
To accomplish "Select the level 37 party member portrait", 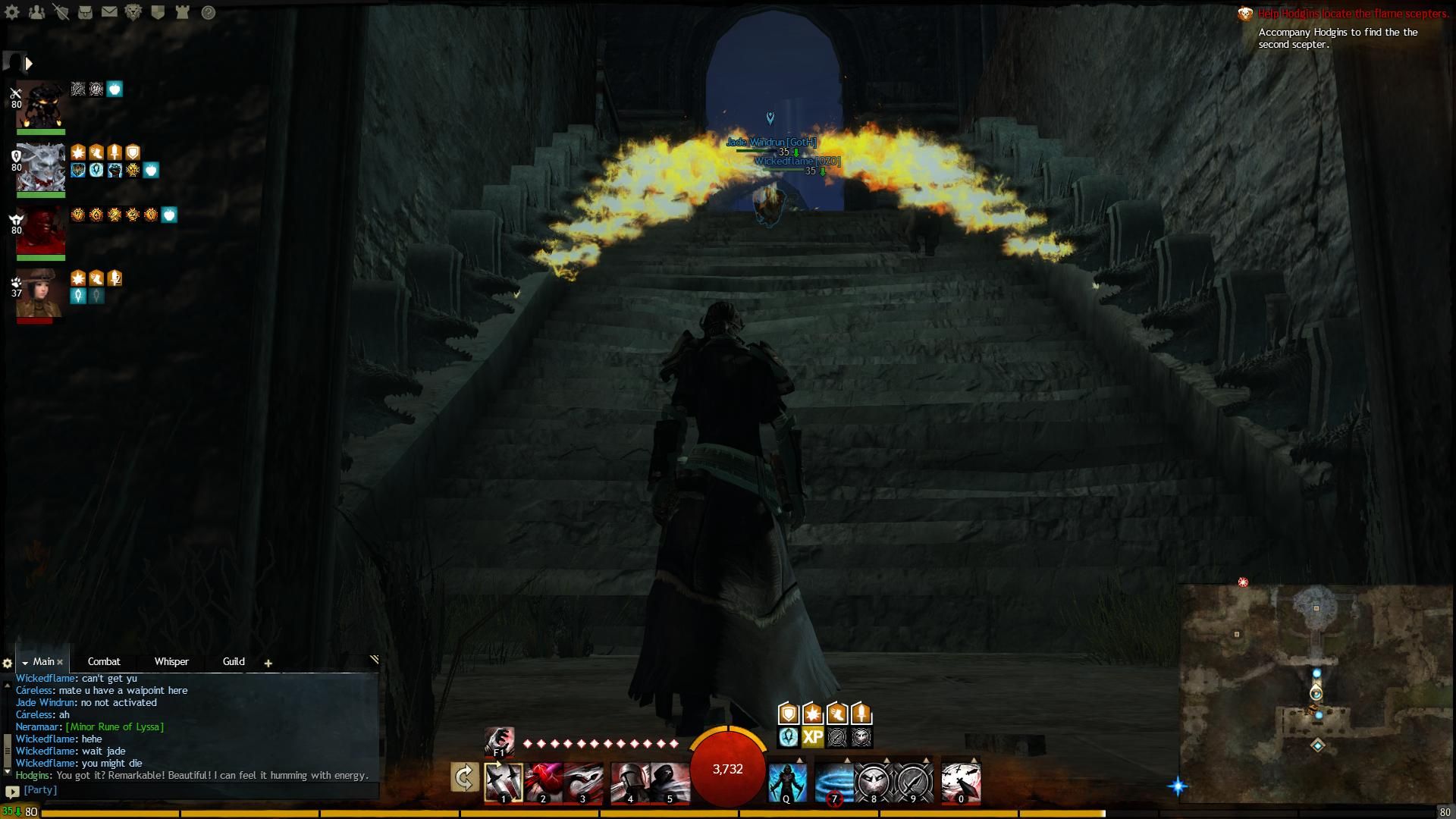I will pos(40,294).
